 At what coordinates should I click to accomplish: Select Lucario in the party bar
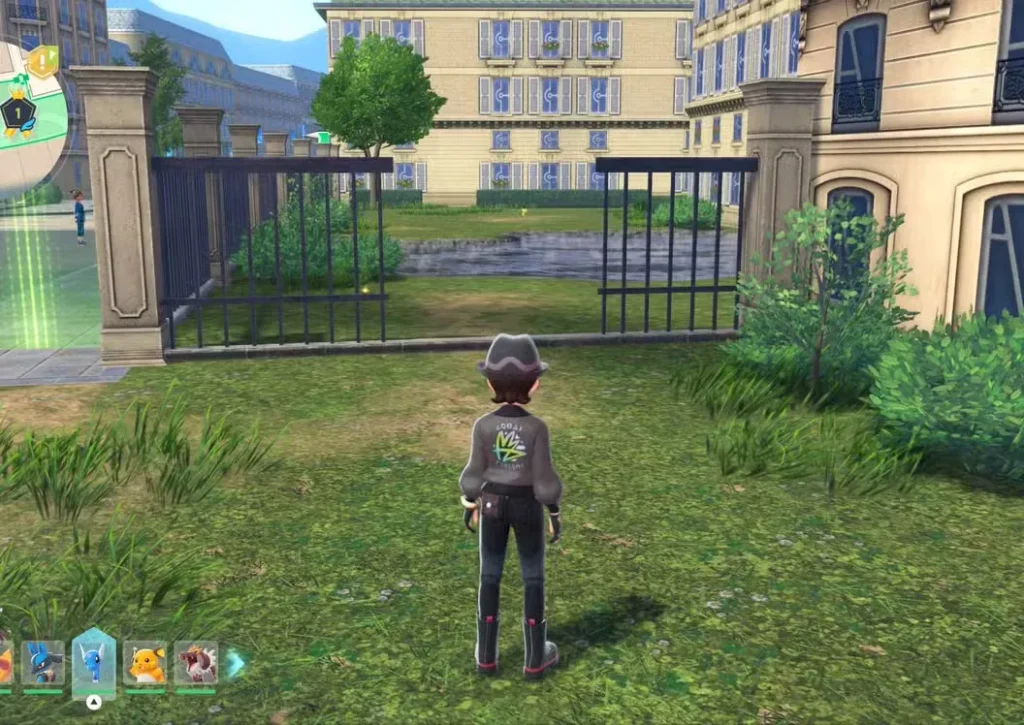[x=43, y=662]
